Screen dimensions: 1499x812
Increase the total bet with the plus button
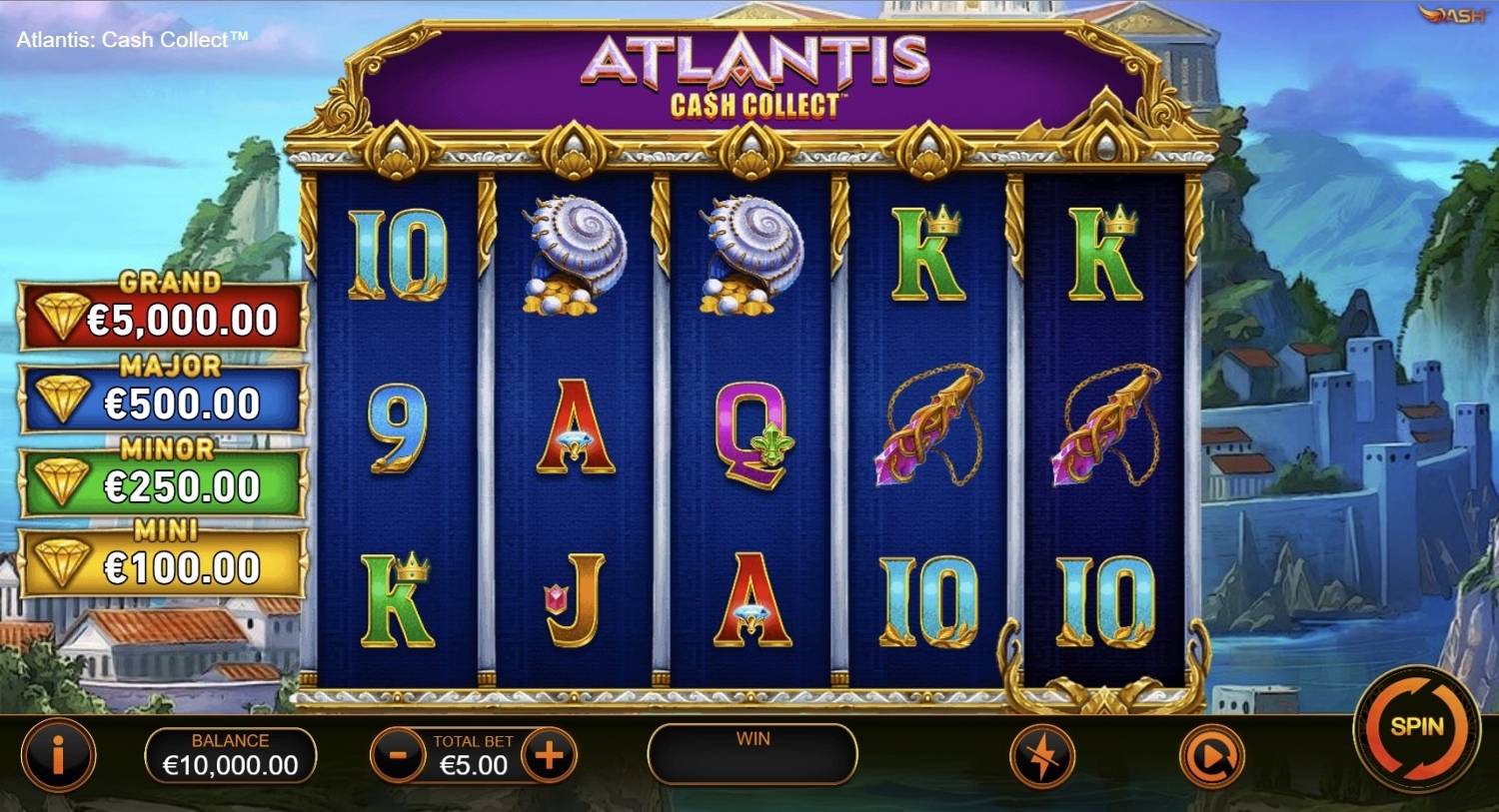tap(548, 755)
